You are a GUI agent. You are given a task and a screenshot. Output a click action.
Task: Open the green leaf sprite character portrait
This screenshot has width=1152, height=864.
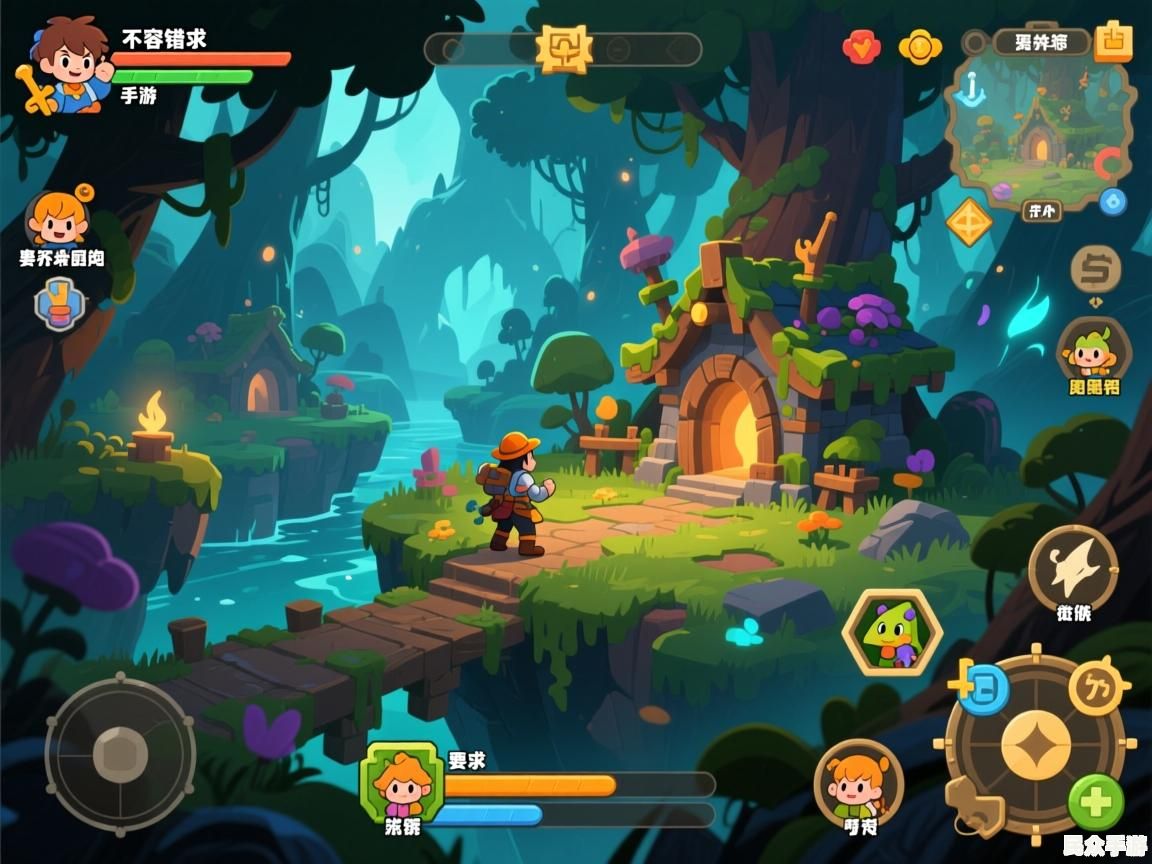pos(1093,349)
